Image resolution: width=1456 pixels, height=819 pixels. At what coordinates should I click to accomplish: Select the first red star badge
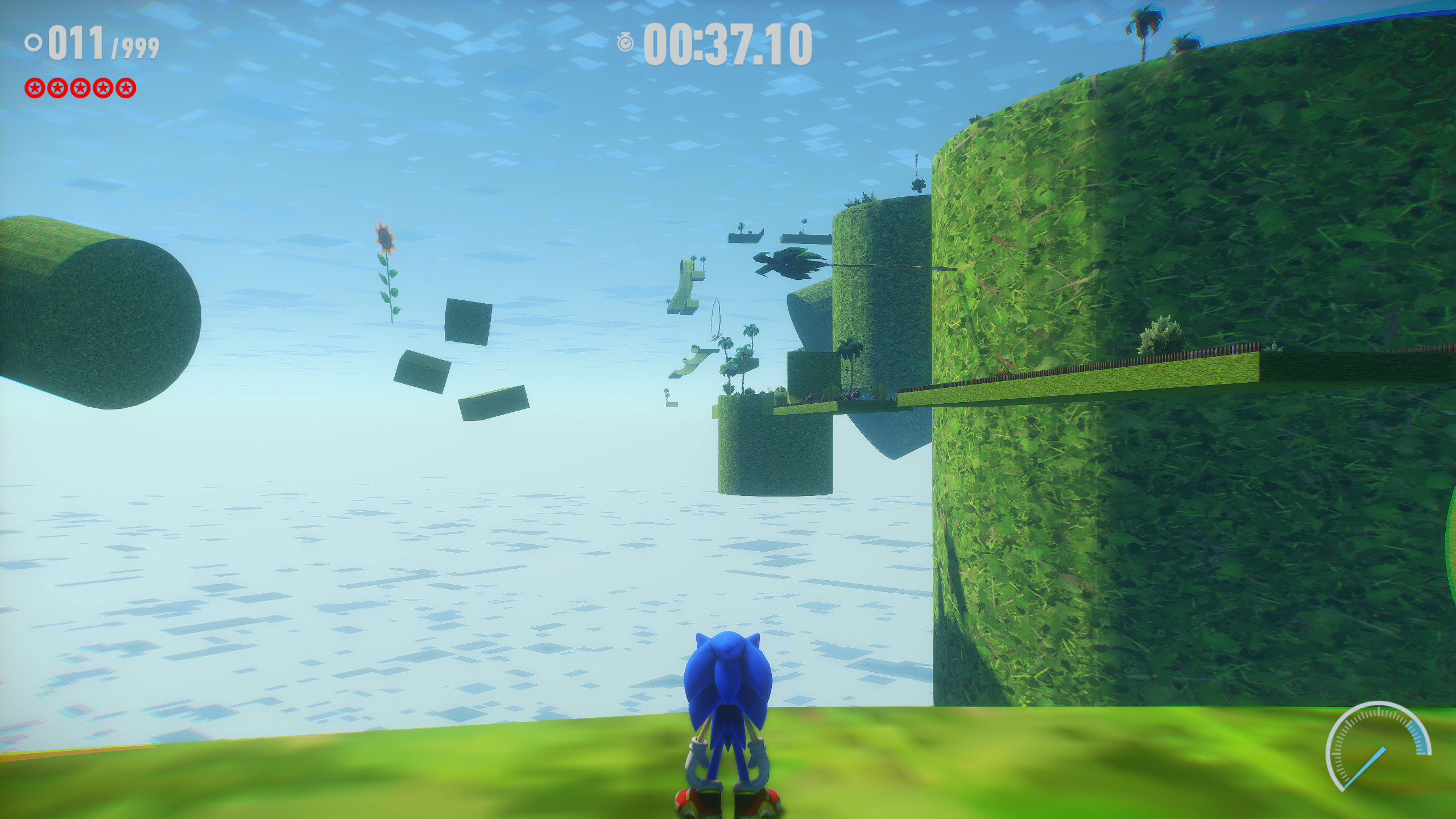[x=34, y=88]
